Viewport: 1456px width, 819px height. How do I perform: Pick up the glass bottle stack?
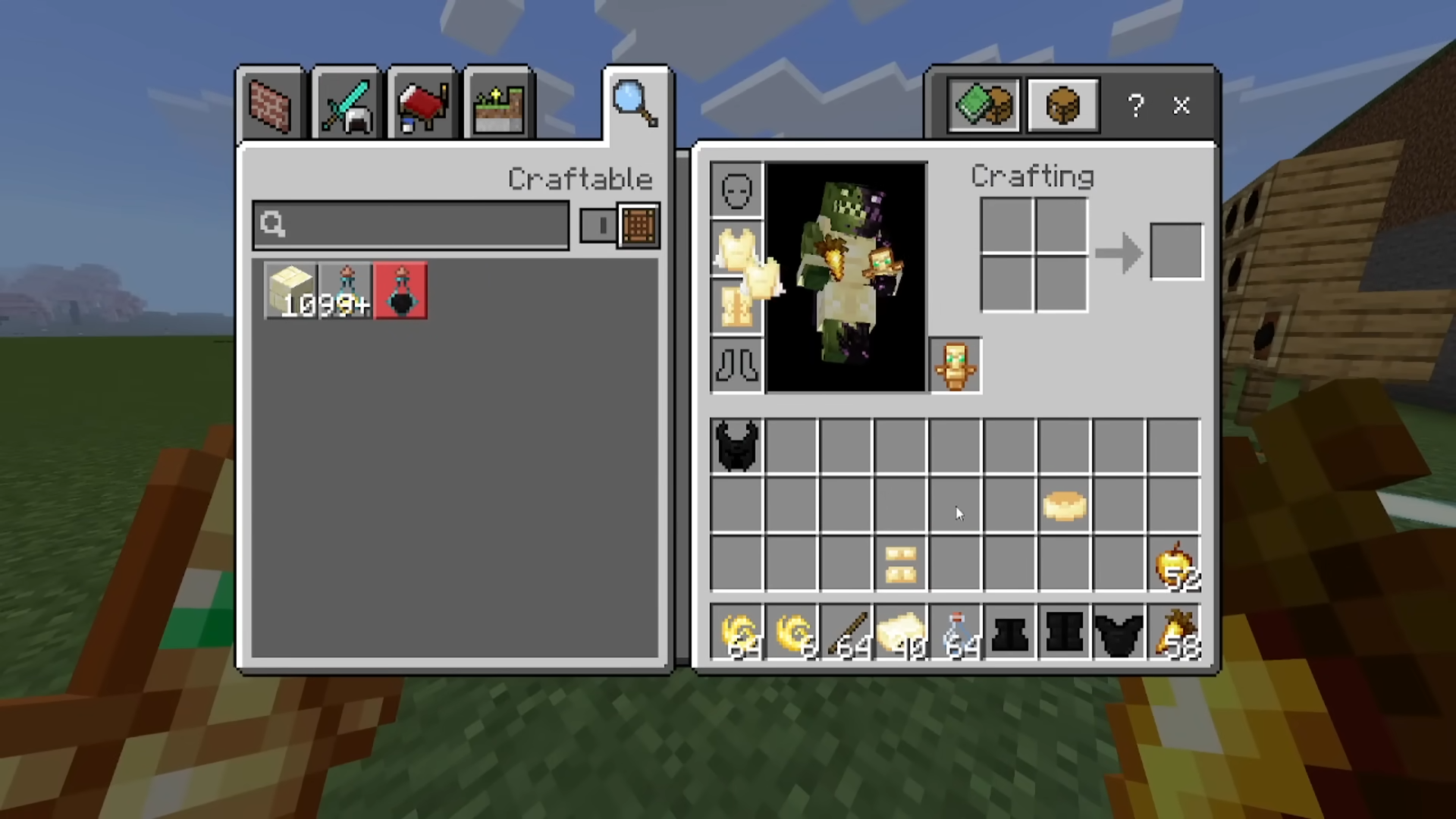pyautogui.click(x=955, y=632)
